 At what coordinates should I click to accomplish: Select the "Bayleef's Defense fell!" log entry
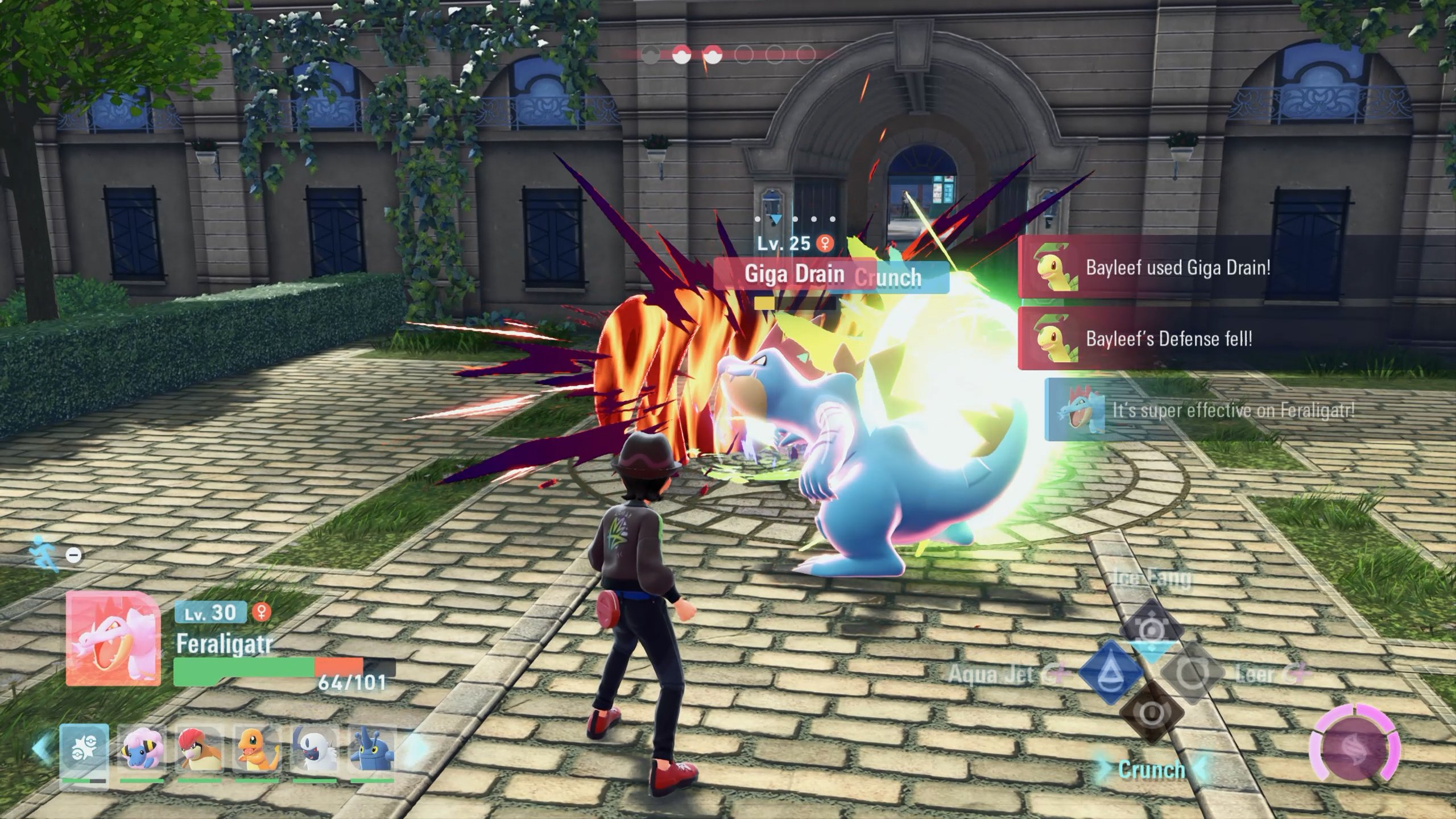point(1169,339)
